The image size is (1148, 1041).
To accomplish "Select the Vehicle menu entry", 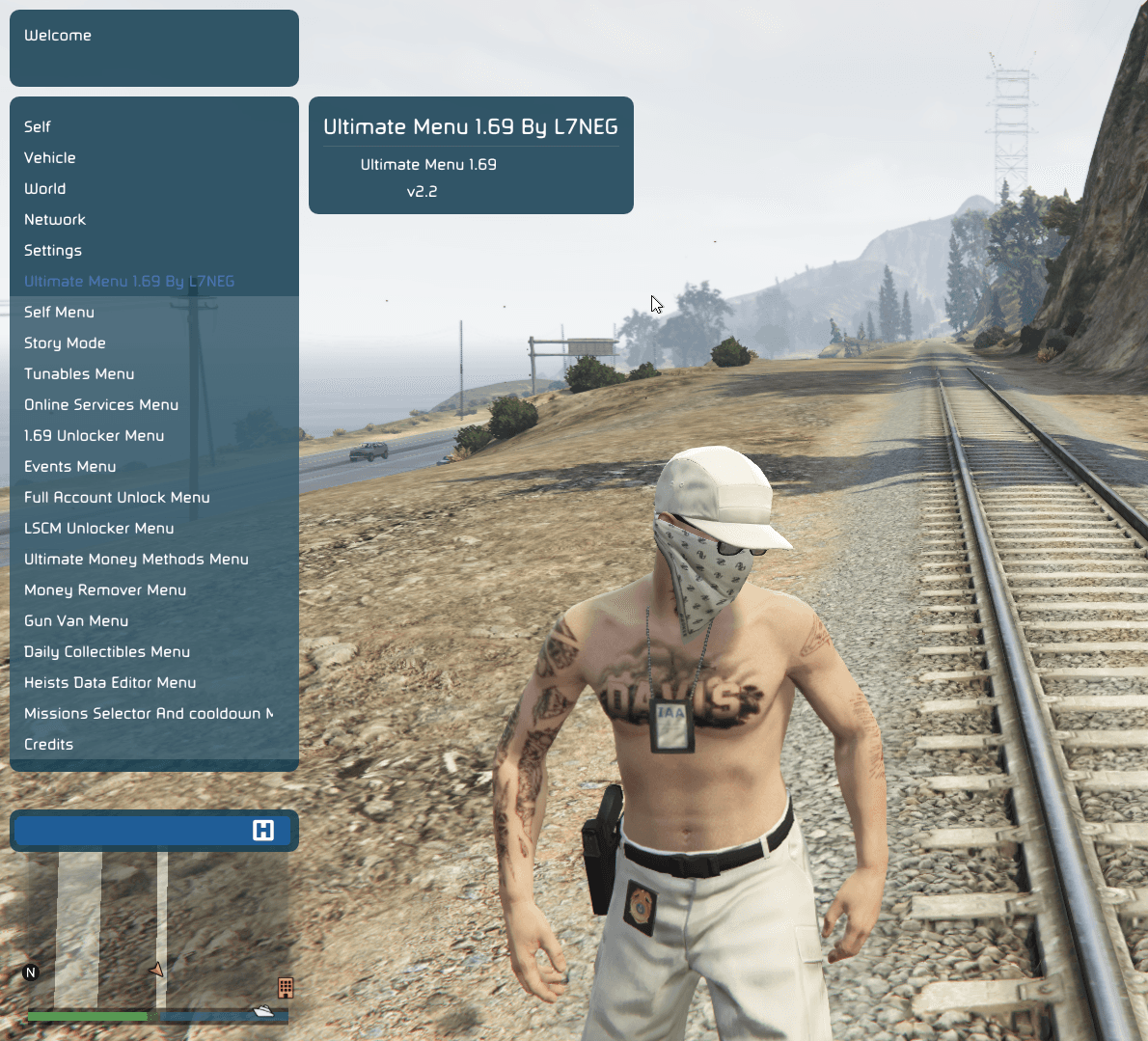I will [x=50, y=157].
